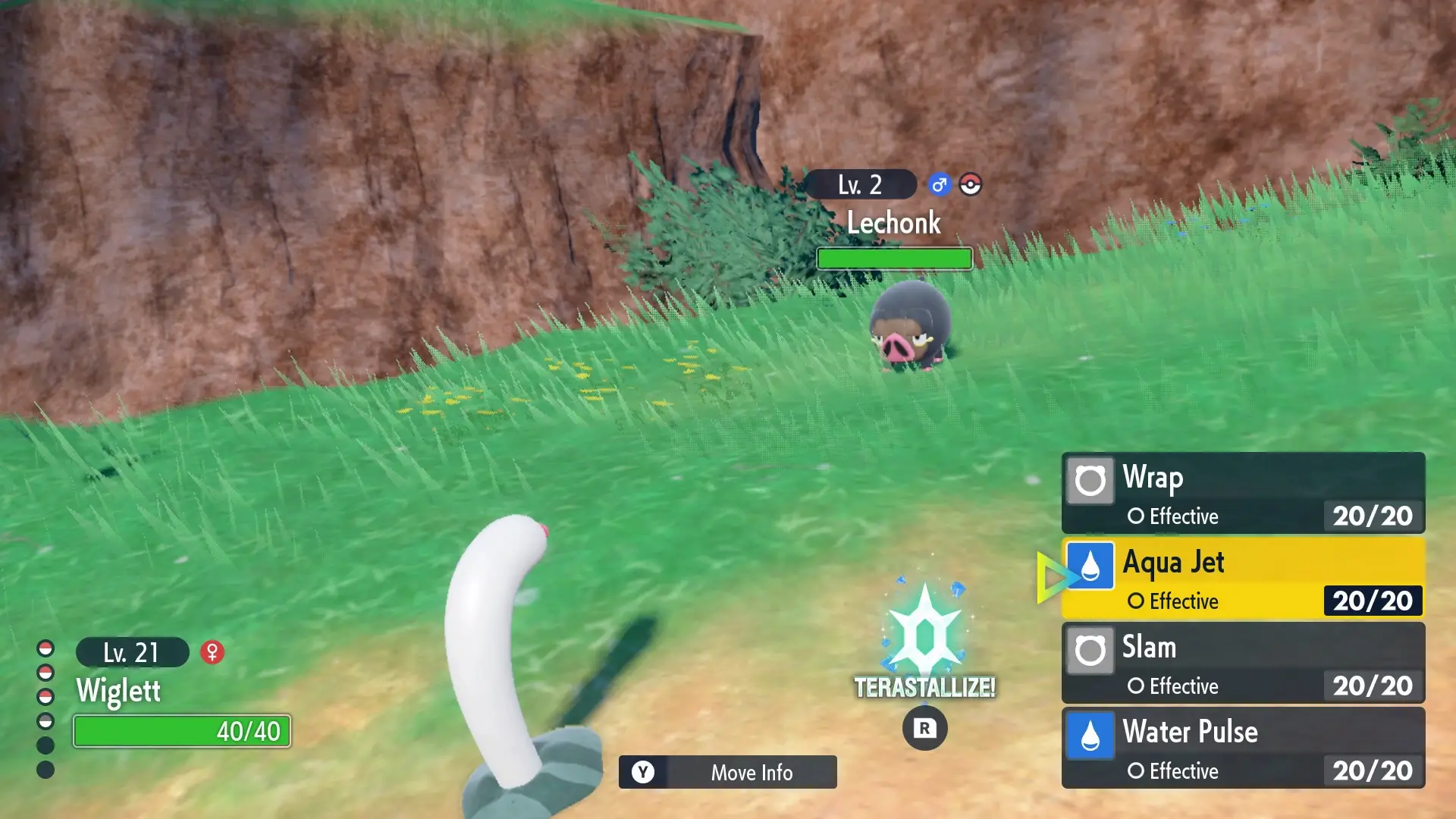
Task: Toggle the effectiveness circle under Aqua Jet
Action: [x=1136, y=601]
